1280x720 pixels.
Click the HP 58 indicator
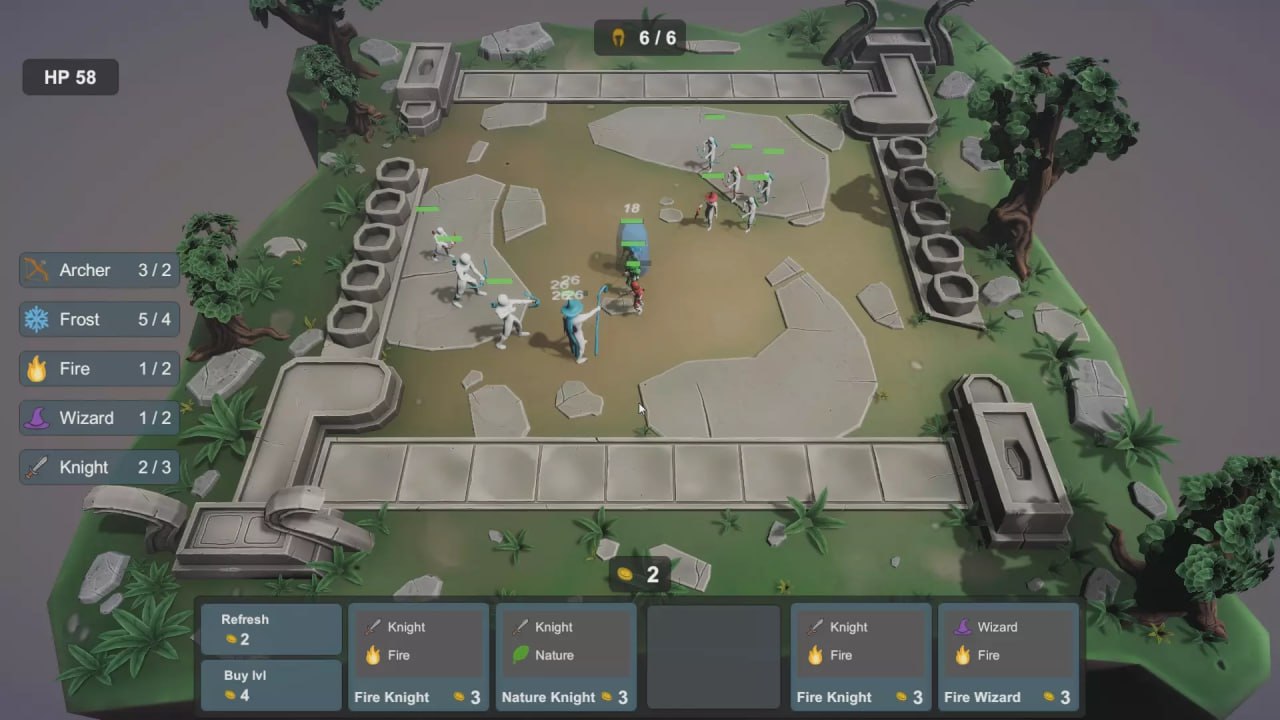coord(69,76)
